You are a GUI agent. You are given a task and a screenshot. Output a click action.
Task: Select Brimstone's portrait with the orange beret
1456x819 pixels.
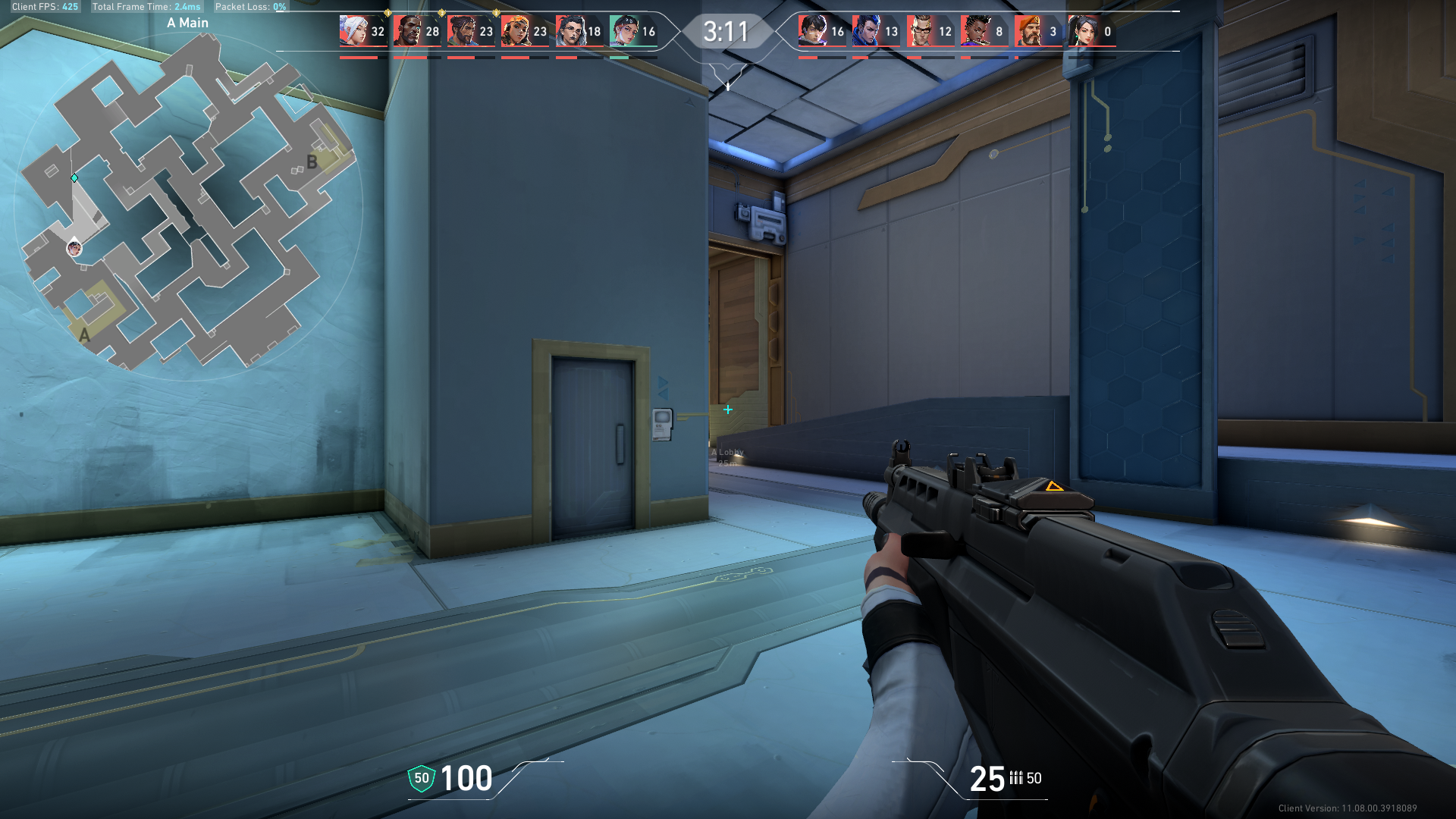click(x=1028, y=31)
